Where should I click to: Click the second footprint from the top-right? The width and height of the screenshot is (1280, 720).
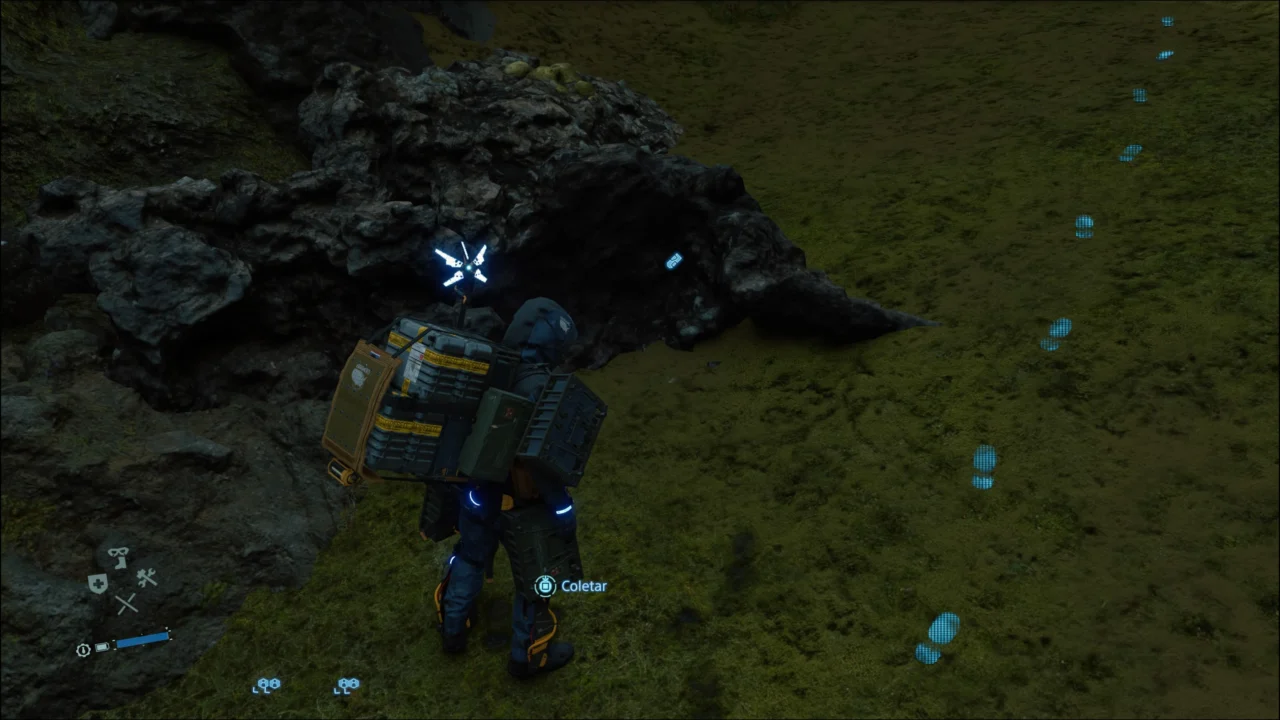[x=1165, y=54]
